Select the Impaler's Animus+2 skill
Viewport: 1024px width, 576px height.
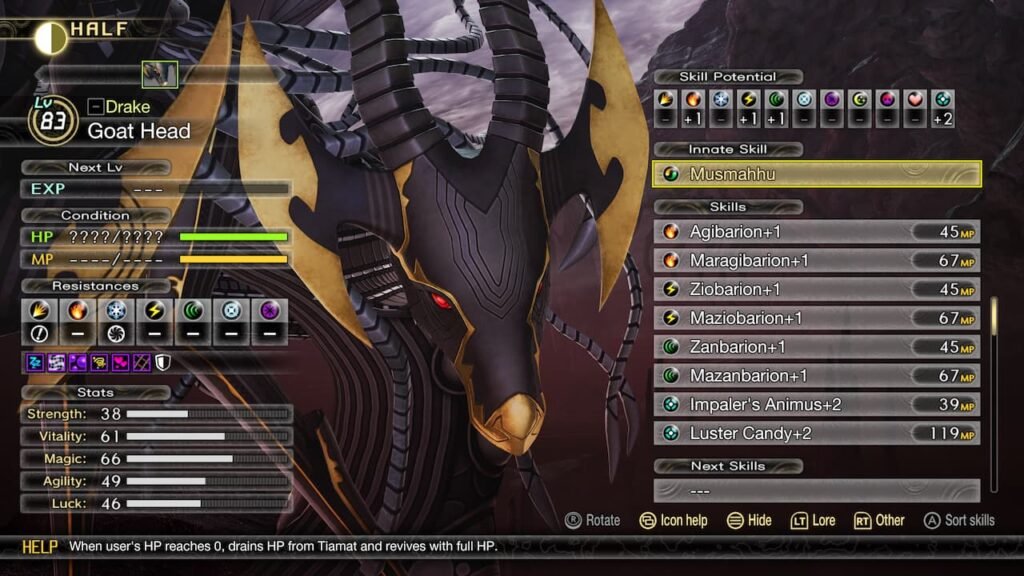(x=816, y=404)
